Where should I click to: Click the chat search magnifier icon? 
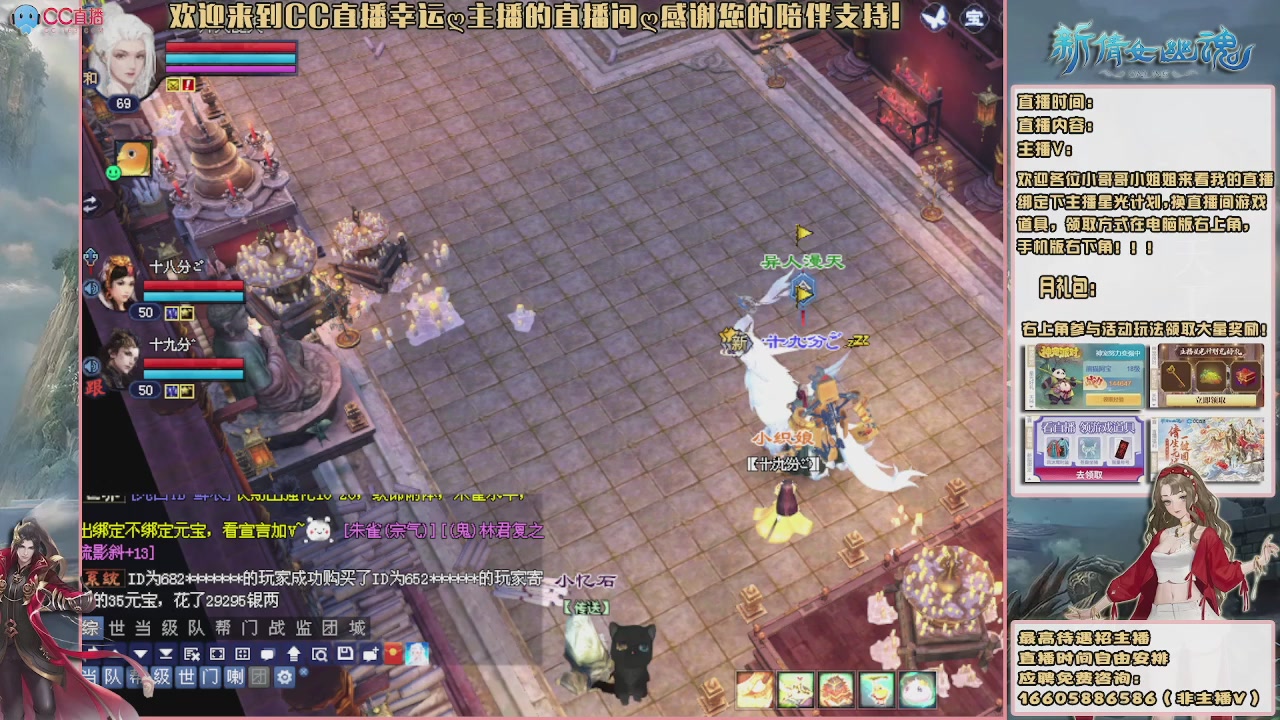point(320,652)
